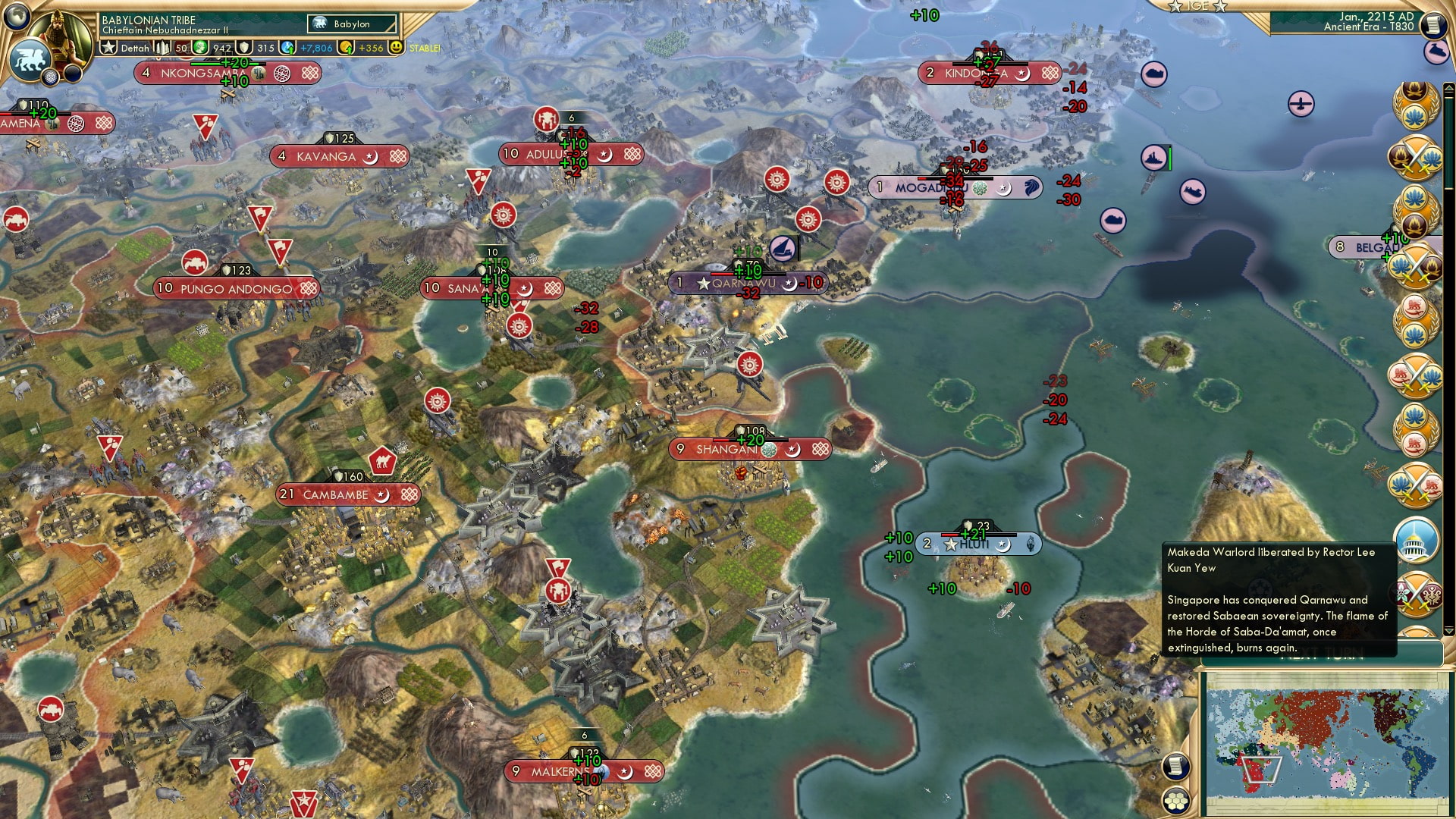The width and height of the screenshot is (1456, 819).
Task: Click the Babylon winged lion emblem
Action: point(30,59)
